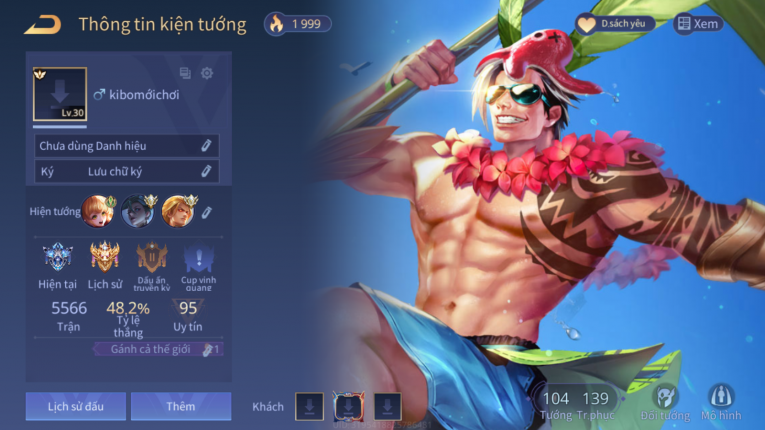Select the Gánh cả thế giới achievement

pos(155,349)
